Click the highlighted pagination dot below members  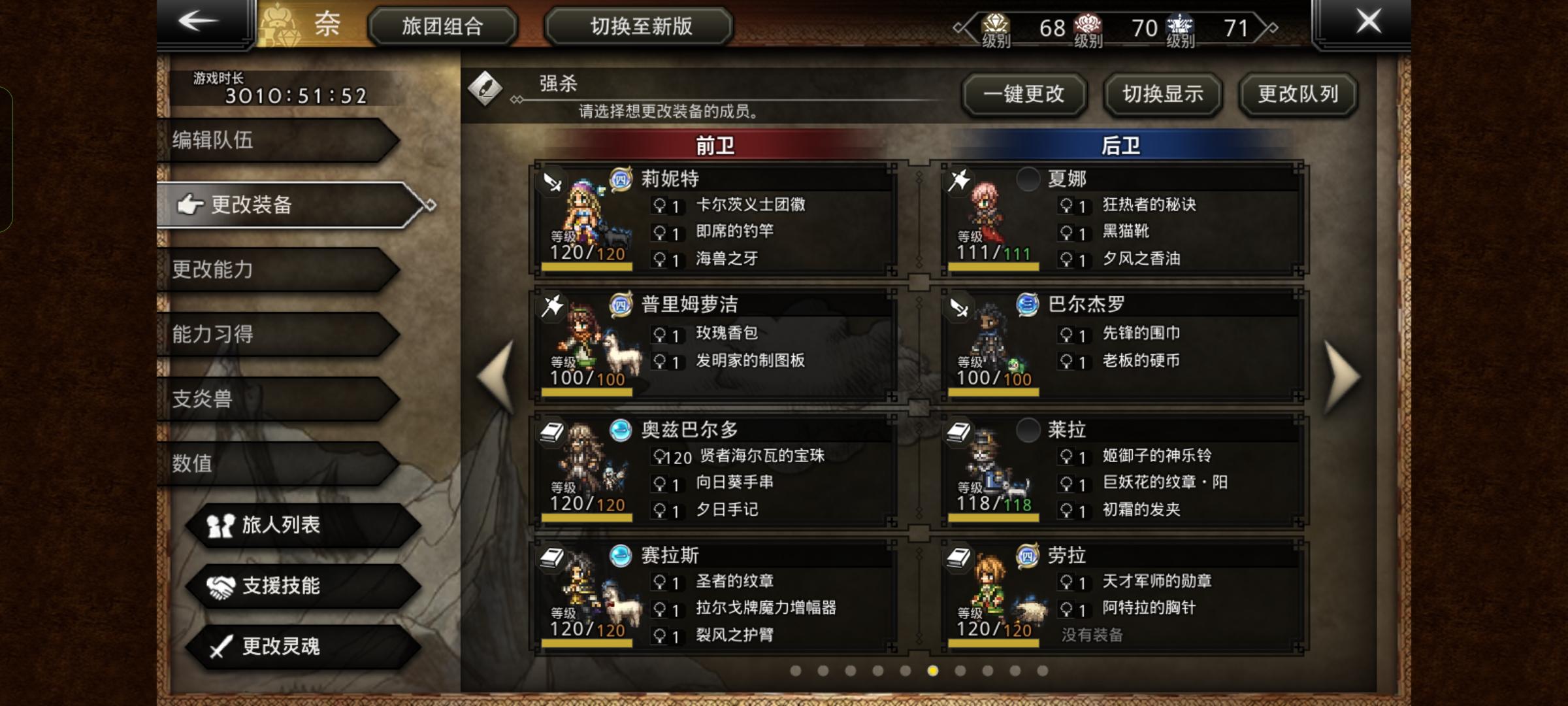[x=932, y=671]
